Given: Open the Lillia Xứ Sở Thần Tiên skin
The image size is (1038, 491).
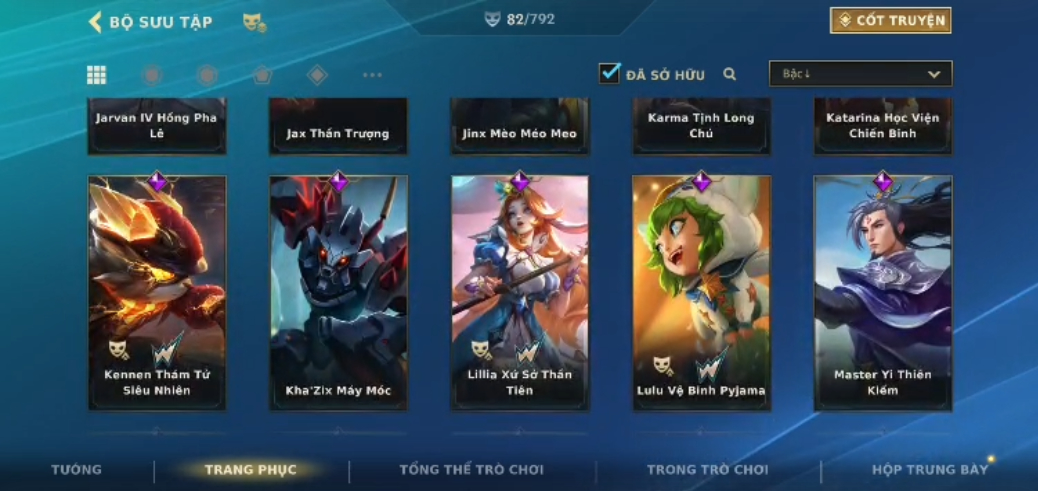Looking at the screenshot, I should [x=520, y=292].
